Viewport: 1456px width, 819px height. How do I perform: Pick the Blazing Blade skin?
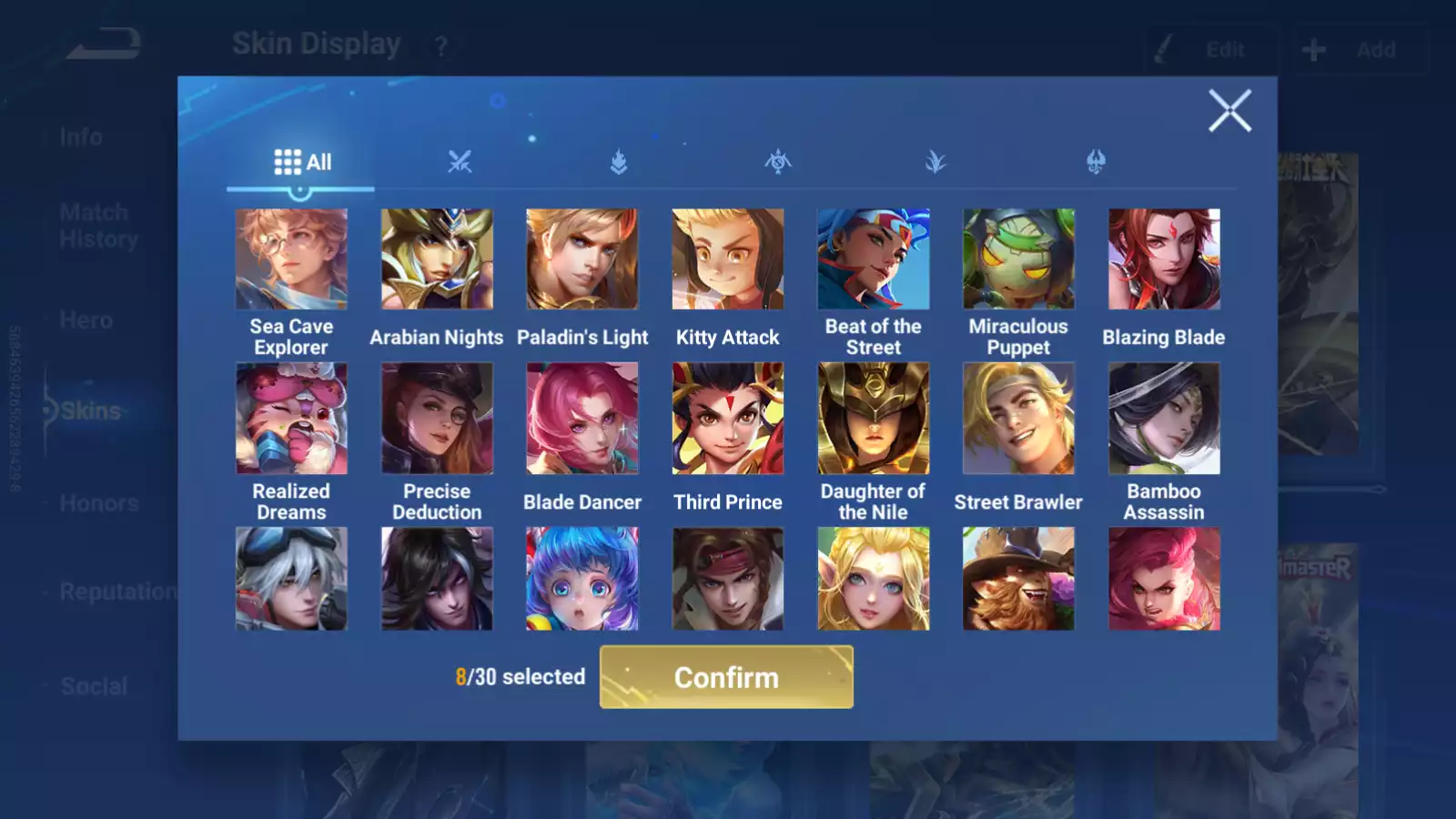[1164, 259]
